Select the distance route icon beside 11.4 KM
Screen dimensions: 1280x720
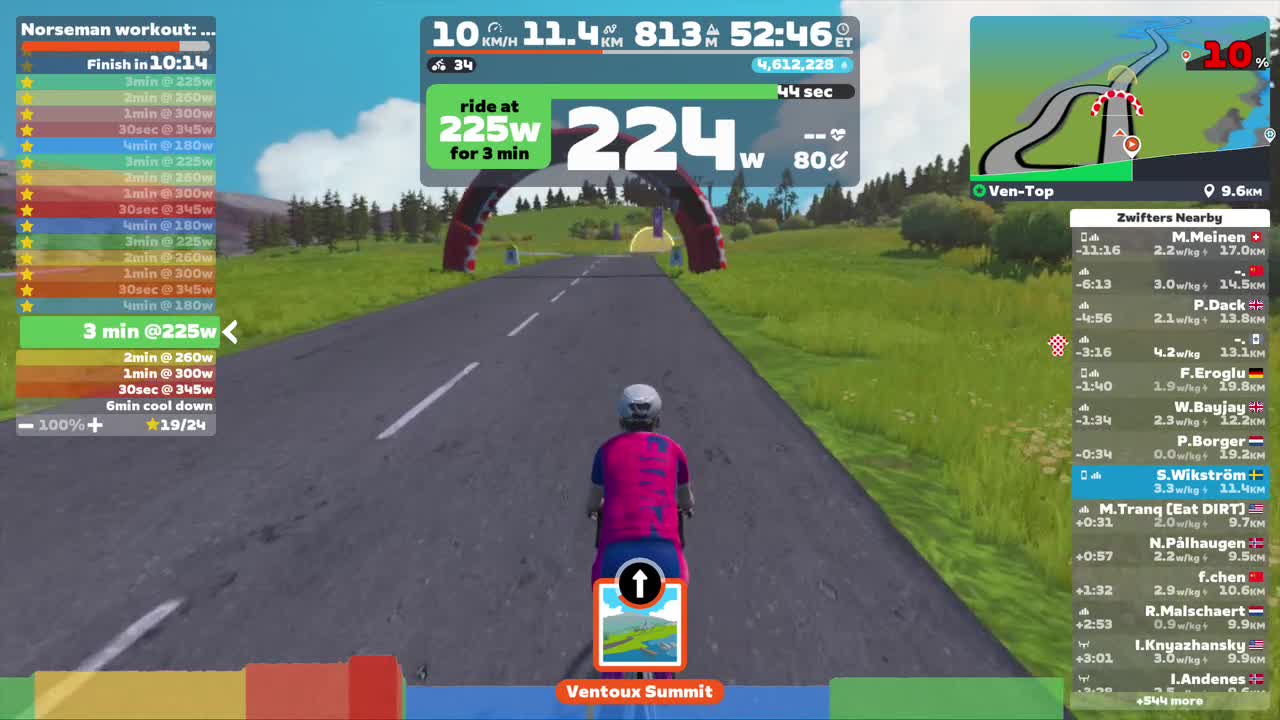(608, 28)
